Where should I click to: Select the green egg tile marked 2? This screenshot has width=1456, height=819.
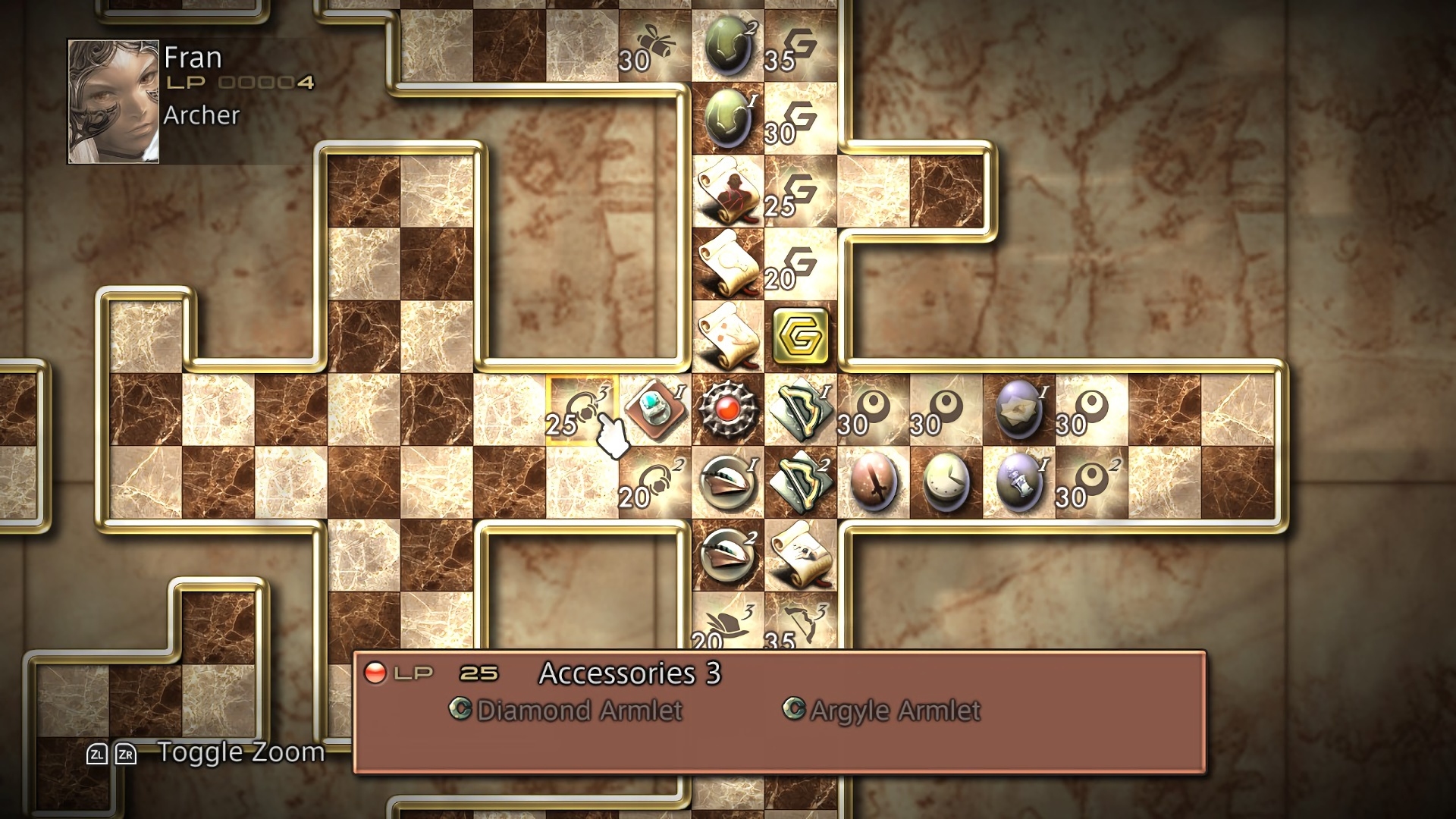point(727,45)
